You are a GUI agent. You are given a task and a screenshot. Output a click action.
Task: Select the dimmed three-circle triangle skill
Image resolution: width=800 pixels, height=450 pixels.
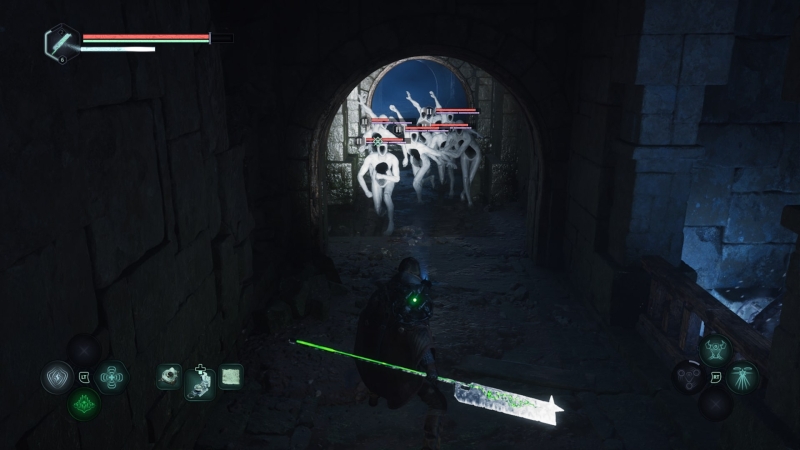point(687,377)
